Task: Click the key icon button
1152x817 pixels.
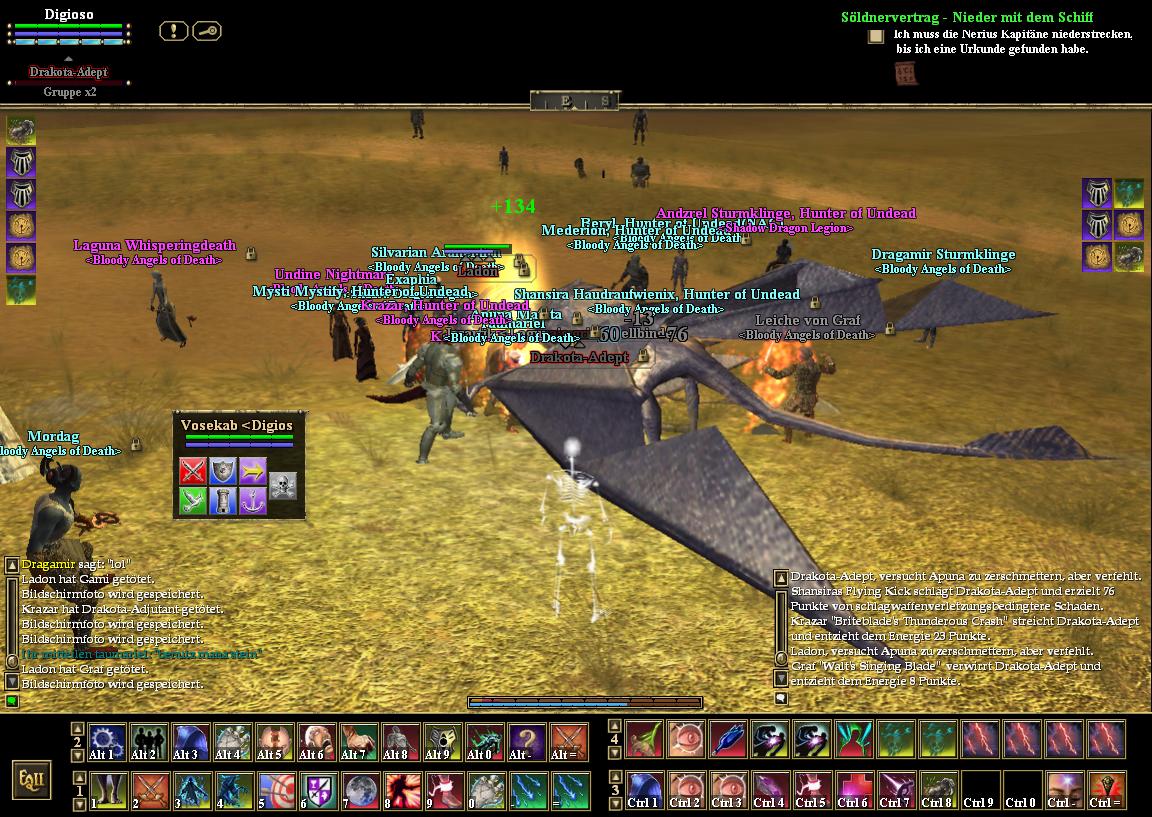Action: coord(206,31)
